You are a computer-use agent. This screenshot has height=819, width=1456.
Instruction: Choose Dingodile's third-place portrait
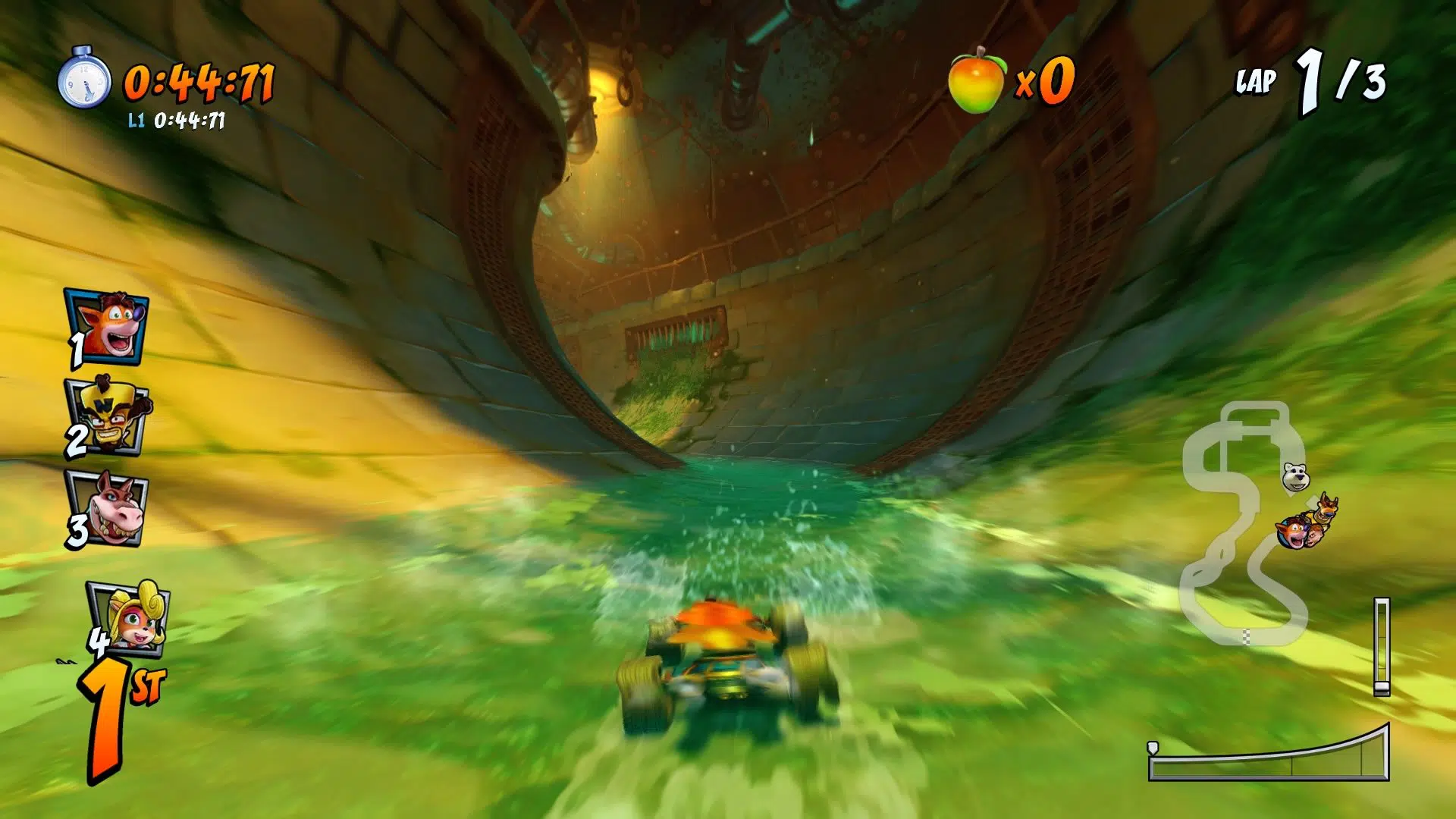click(x=108, y=508)
